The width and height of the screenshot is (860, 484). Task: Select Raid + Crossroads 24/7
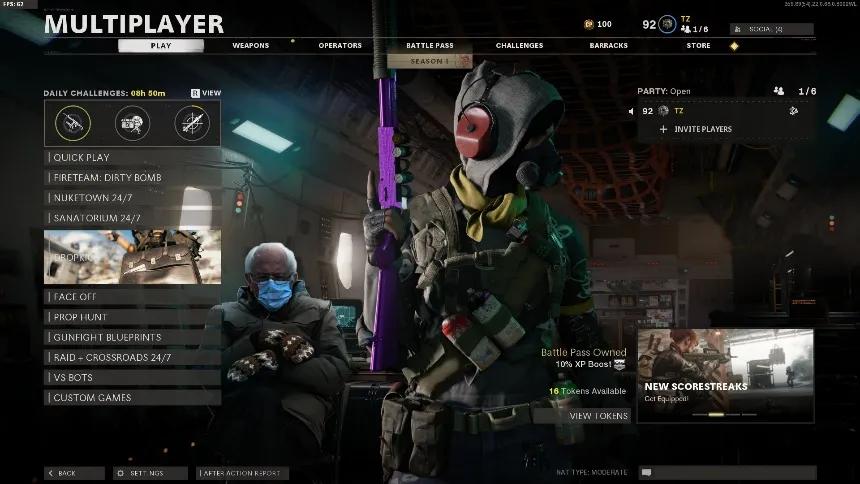tap(132, 357)
